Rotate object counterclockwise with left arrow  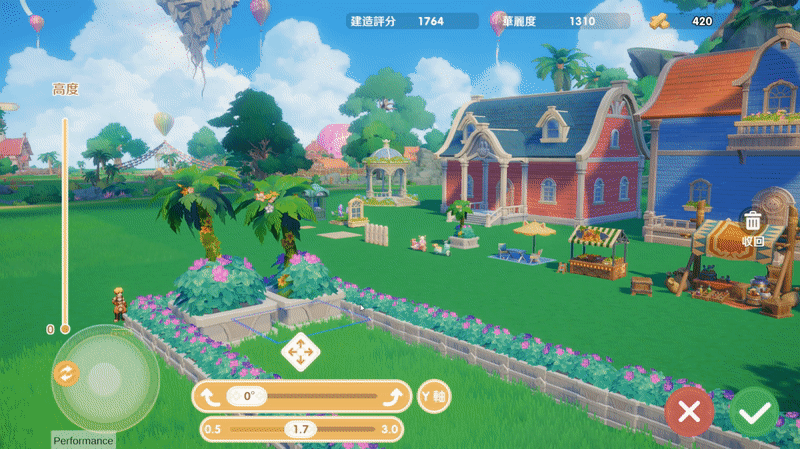(x=210, y=396)
